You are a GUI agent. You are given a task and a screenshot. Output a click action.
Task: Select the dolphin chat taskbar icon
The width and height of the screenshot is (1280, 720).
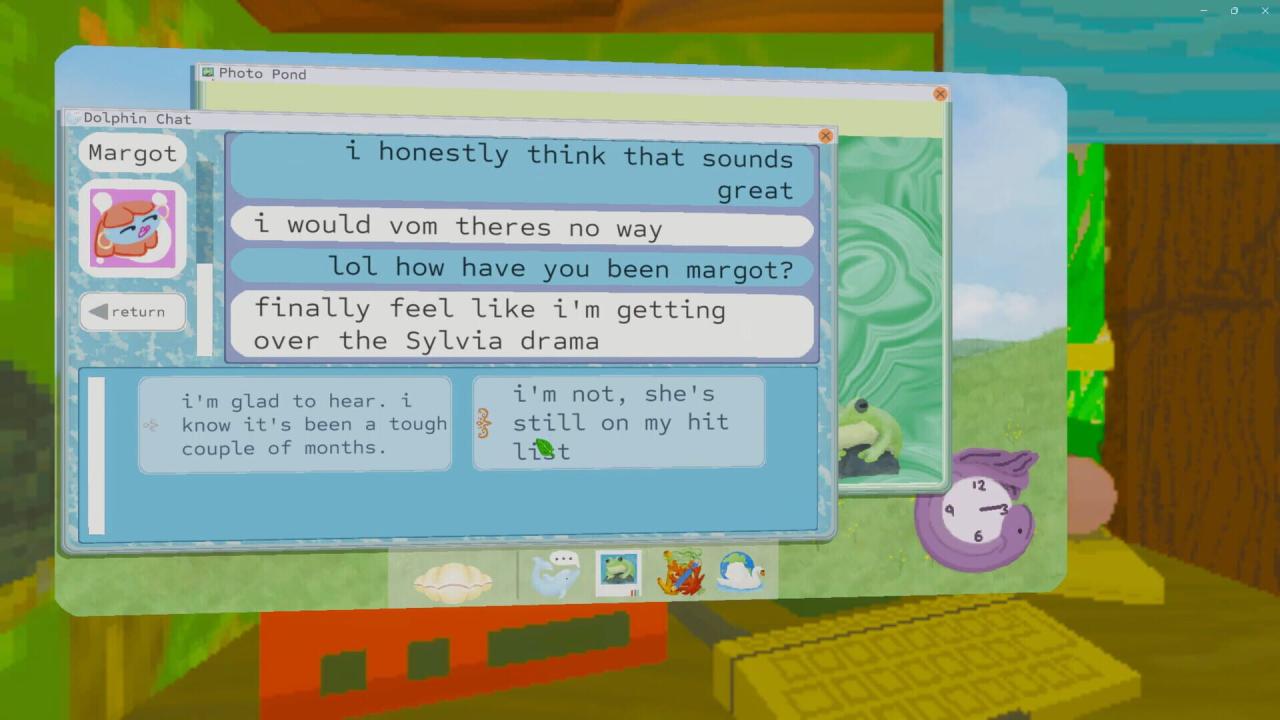tap(555, 575)
